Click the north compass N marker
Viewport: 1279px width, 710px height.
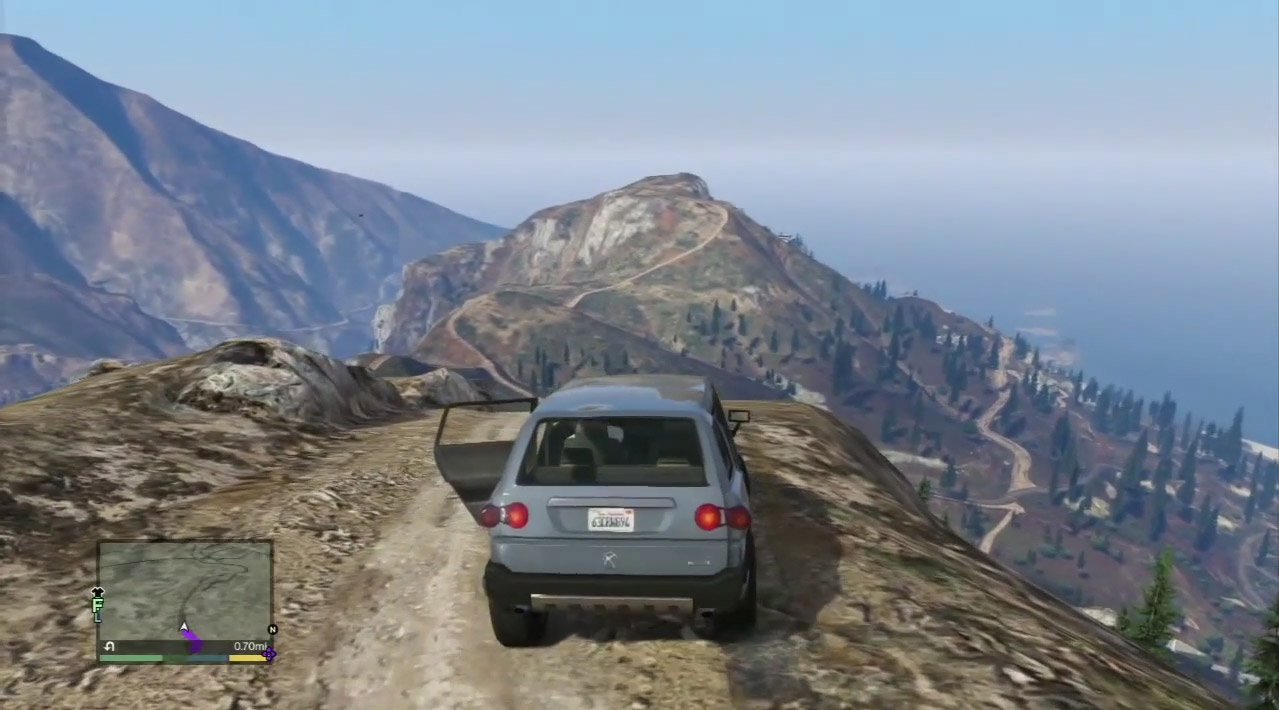click(x=272, y=629)
